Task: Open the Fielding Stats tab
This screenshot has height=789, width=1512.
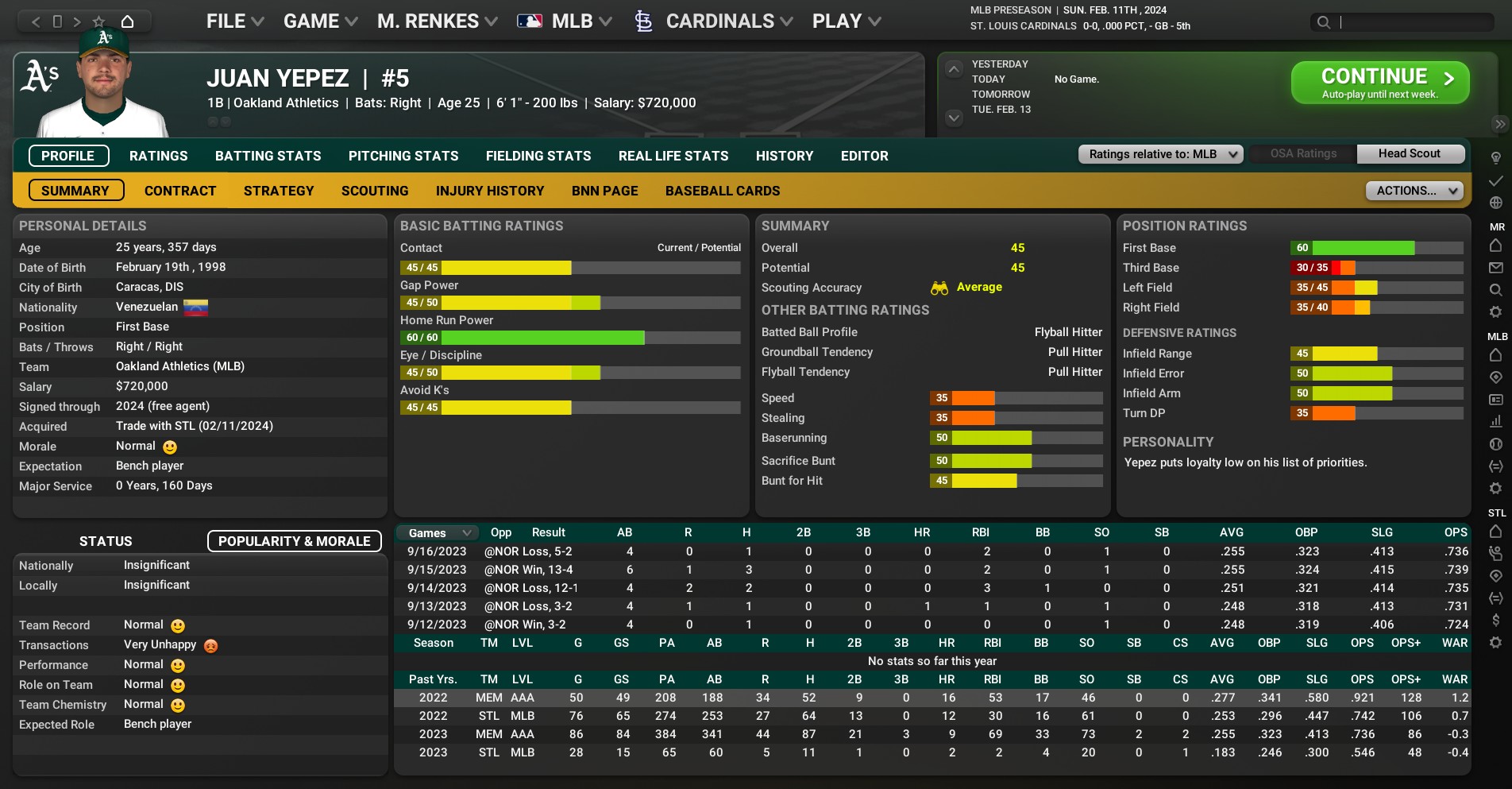Action: point(538,156)
